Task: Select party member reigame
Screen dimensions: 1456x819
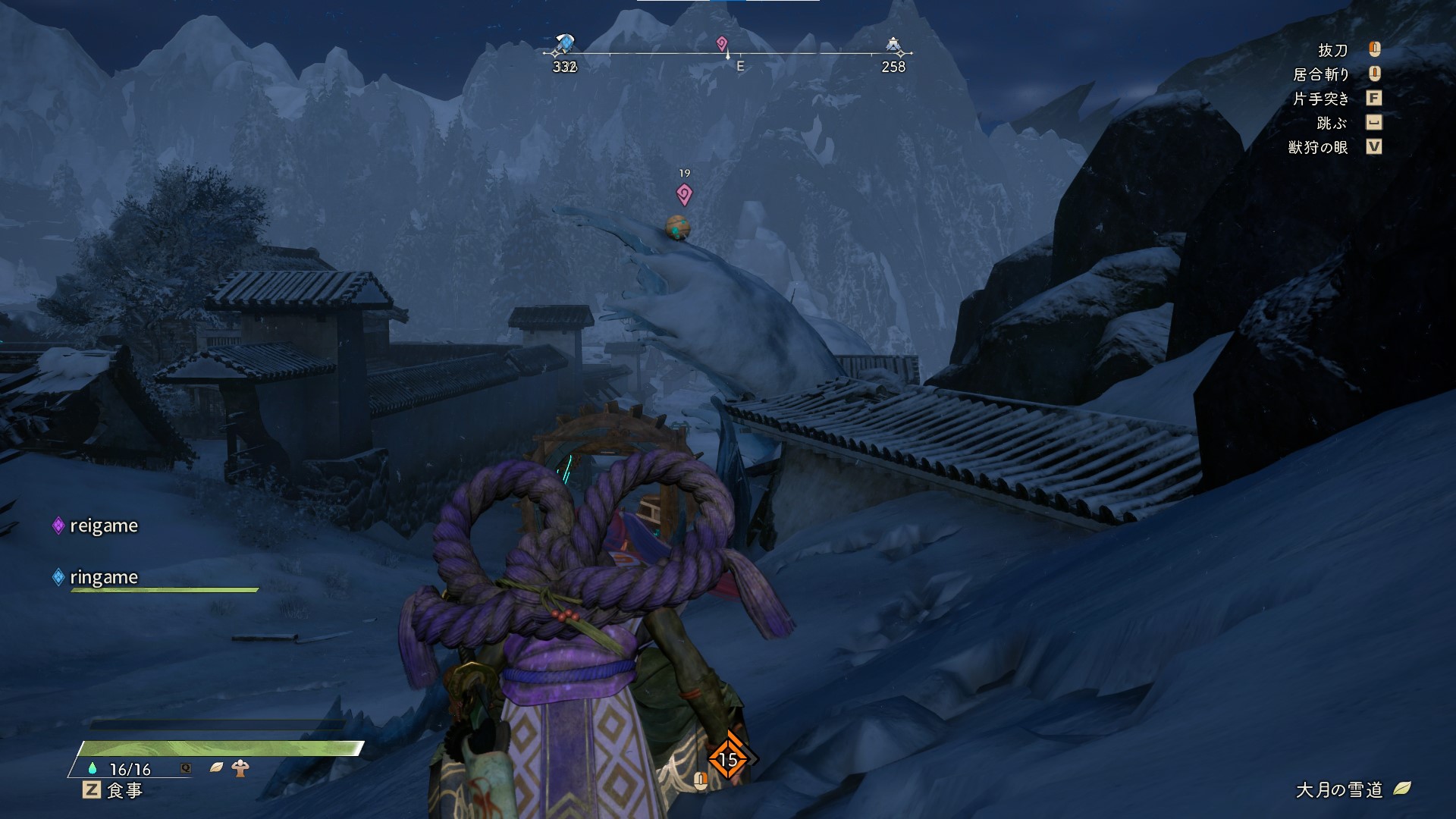Action: 103,526
